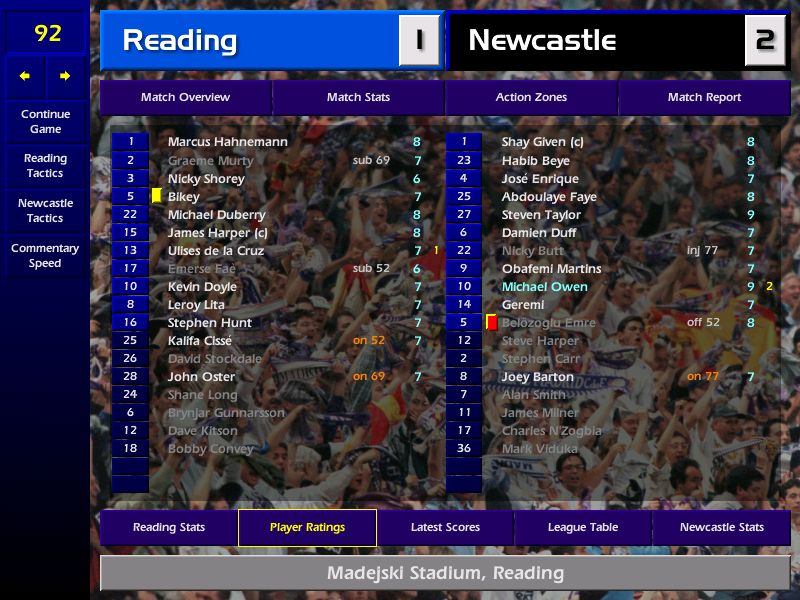View Reading Stats
This screenshot has width=800, height=600.
click(x=169, y=527)
